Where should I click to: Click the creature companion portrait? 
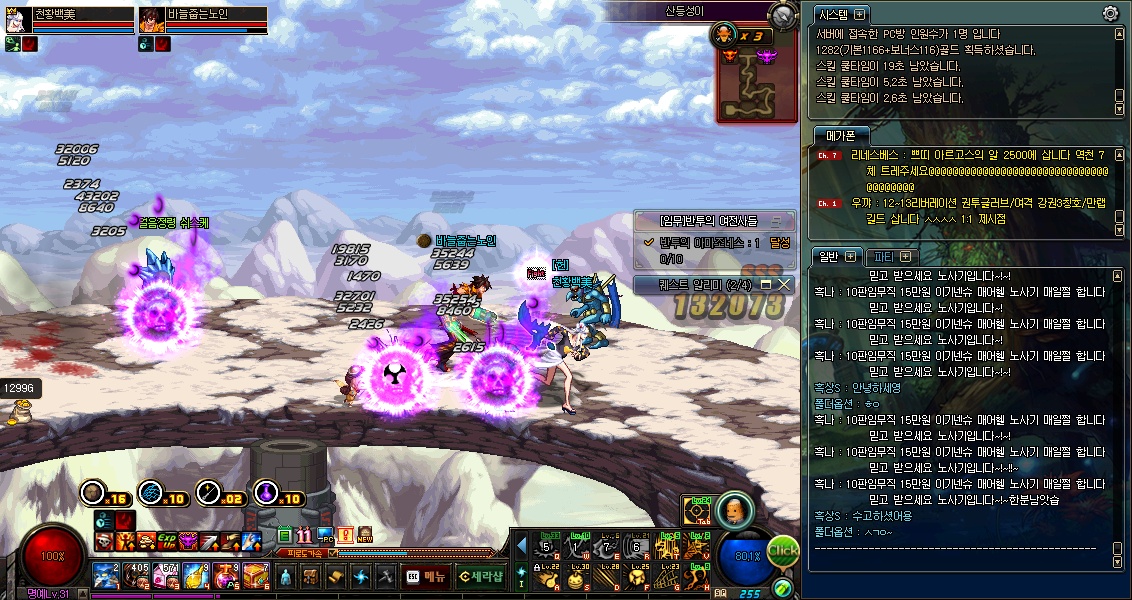tap(735, 508)
